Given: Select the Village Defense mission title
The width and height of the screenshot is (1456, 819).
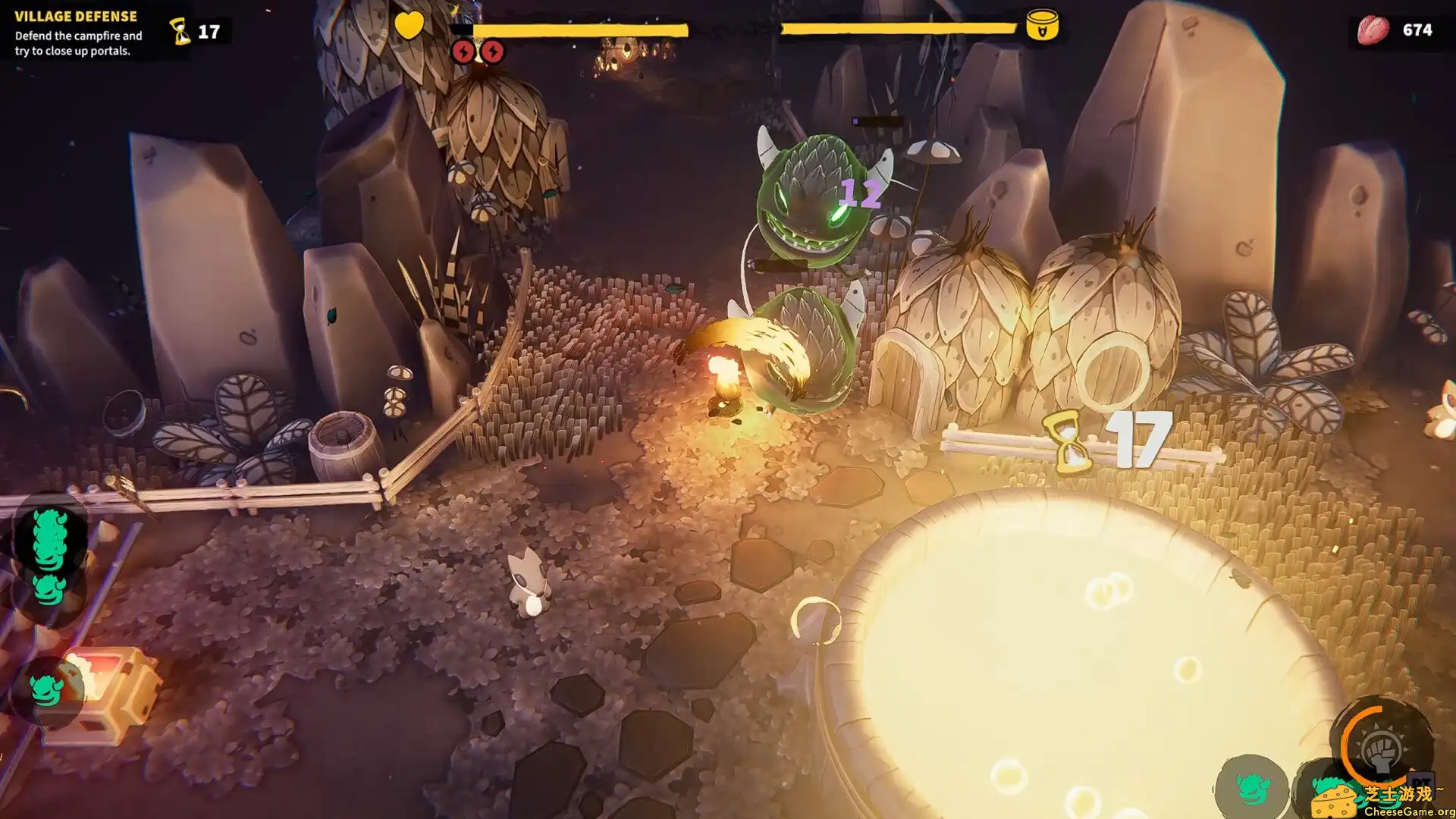Looking at the screenshot, I should click(74, 15).
